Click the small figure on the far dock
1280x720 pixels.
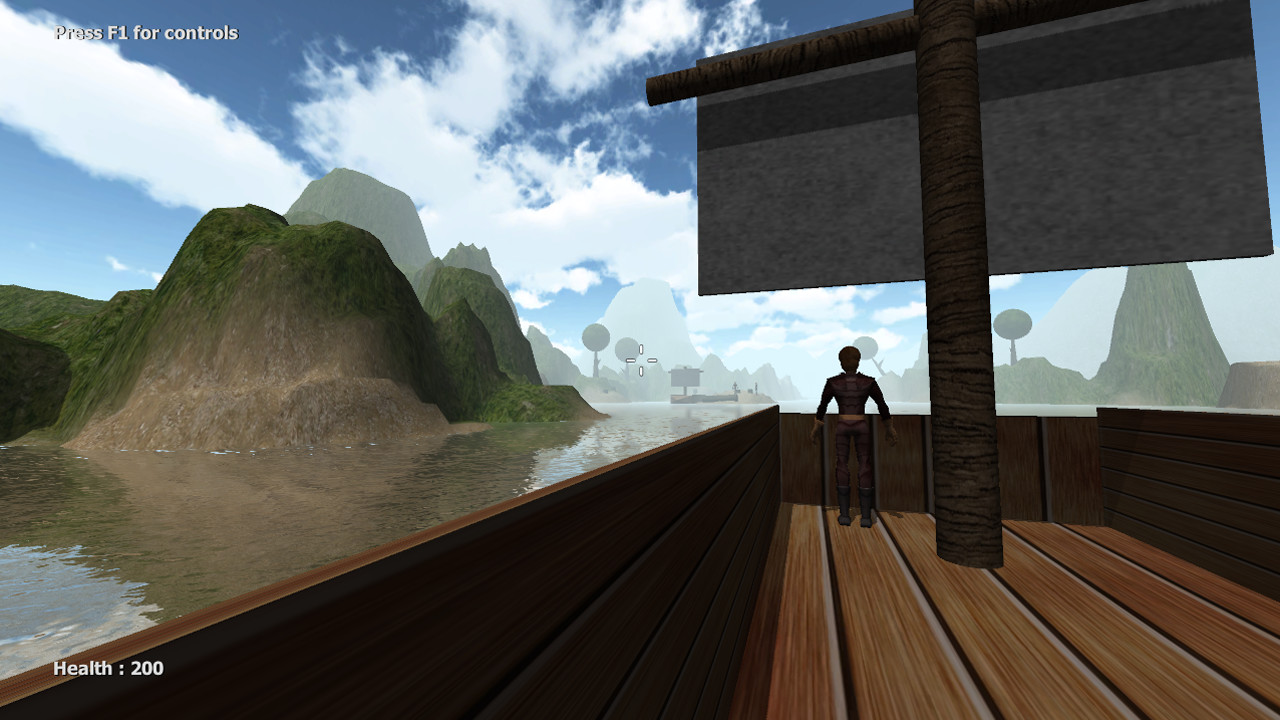(735, 387)
